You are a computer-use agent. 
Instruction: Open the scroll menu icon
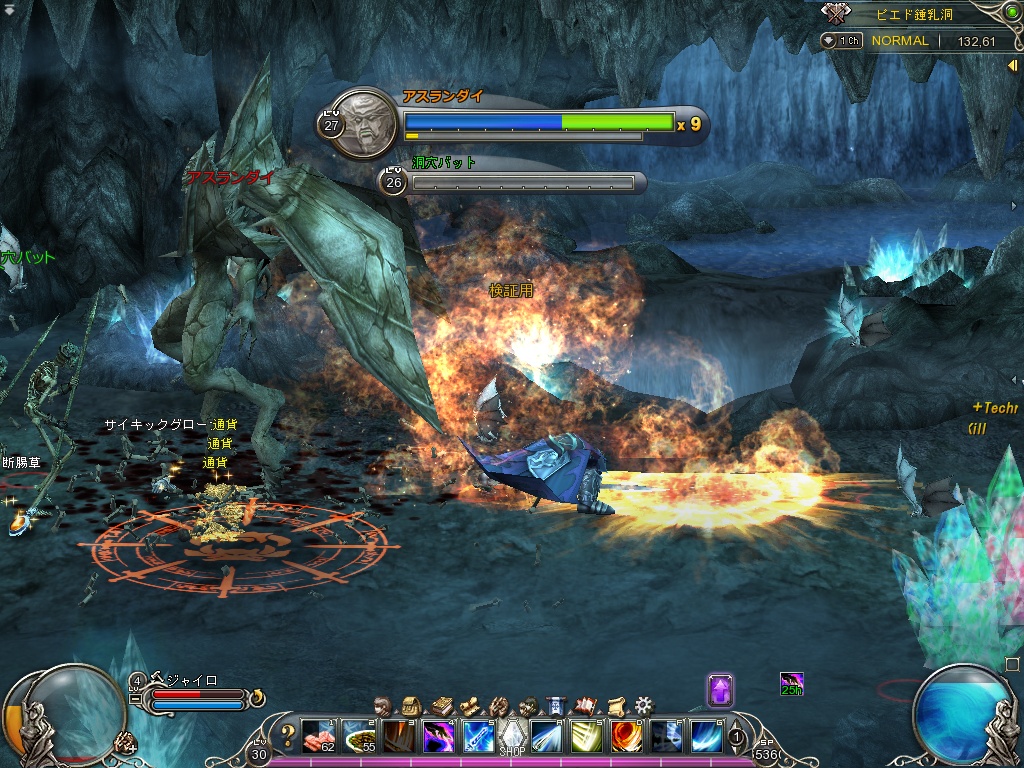click(x=615, y=705)
